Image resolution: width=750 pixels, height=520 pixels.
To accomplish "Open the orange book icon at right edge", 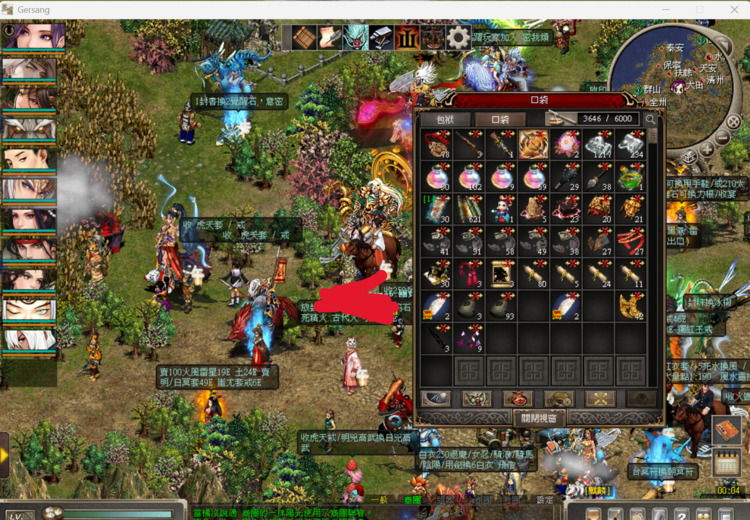I will click(x=725, y=431).
